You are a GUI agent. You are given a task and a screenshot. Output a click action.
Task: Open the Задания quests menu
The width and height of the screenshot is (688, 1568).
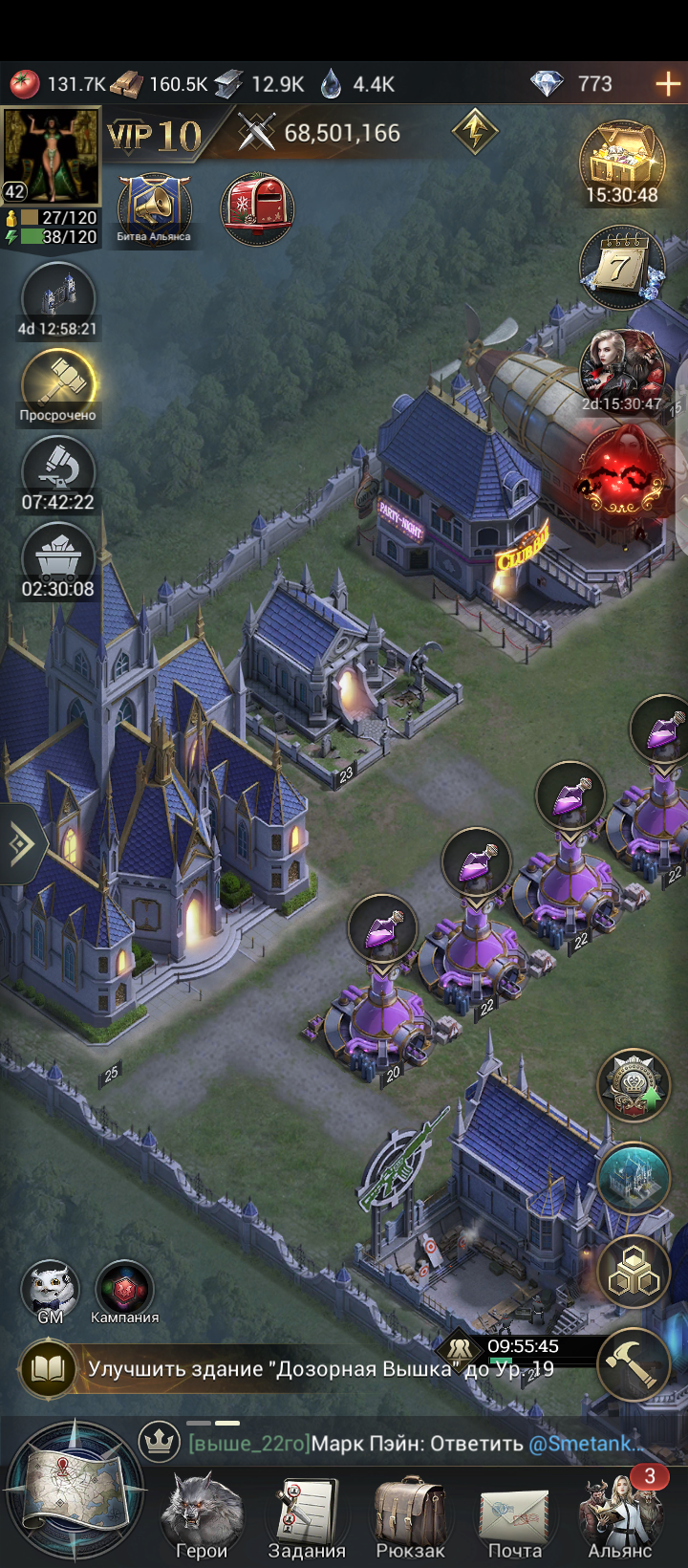pos(307,1514)
